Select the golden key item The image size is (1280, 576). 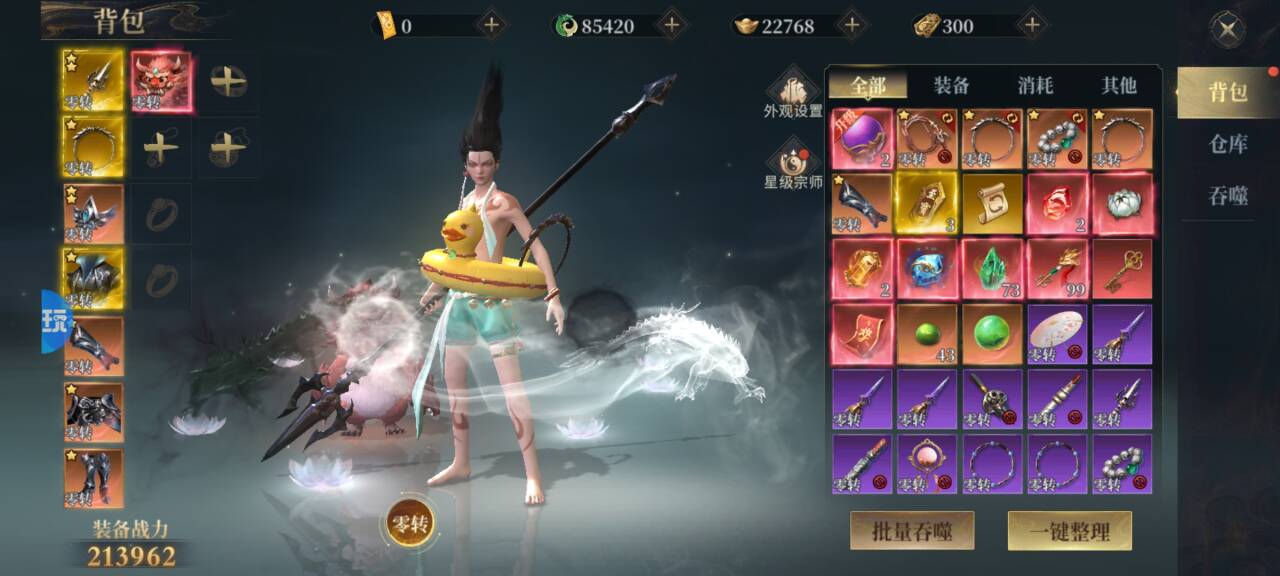point(1122,269)
